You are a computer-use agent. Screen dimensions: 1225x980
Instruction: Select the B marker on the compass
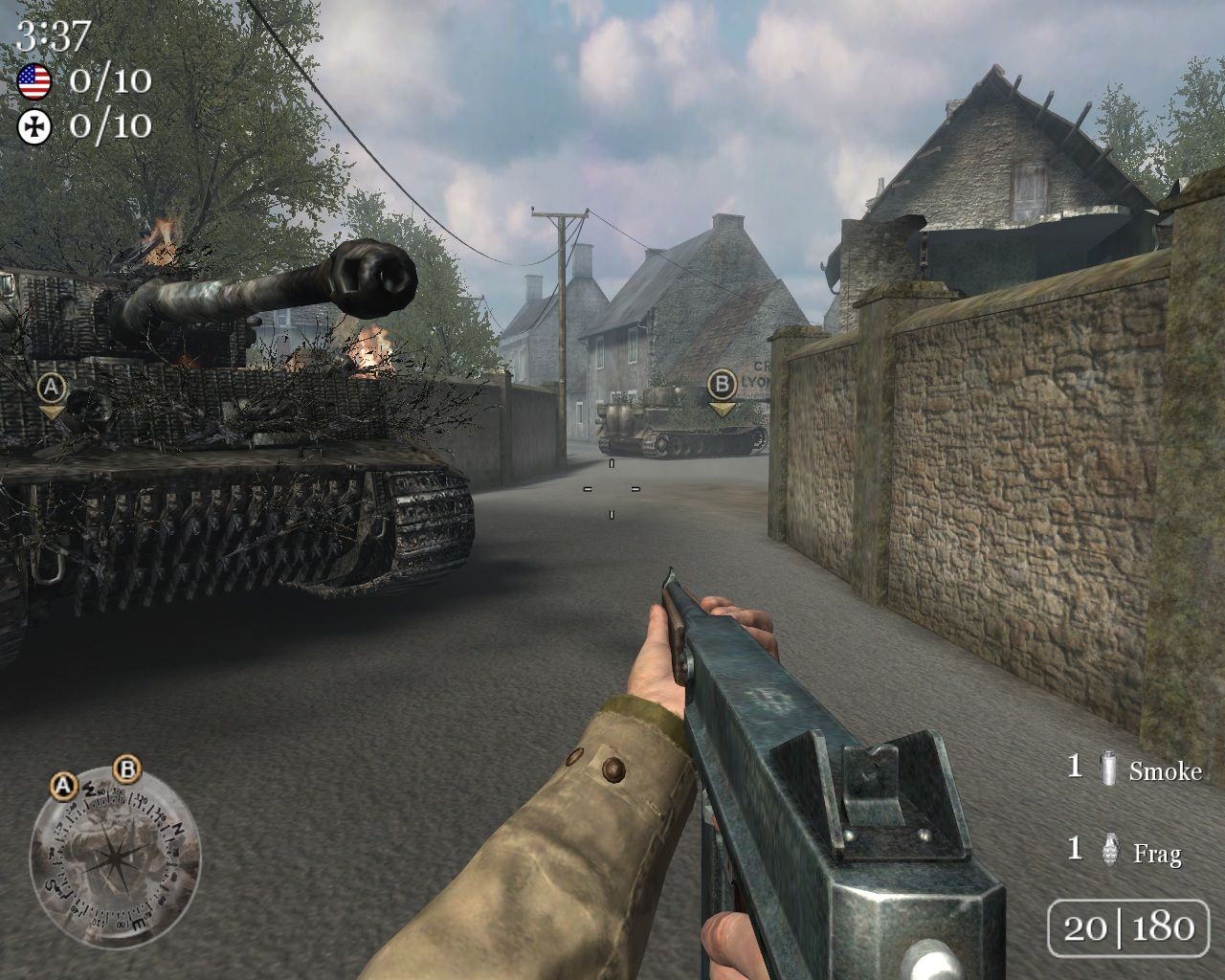click(127, 768)
